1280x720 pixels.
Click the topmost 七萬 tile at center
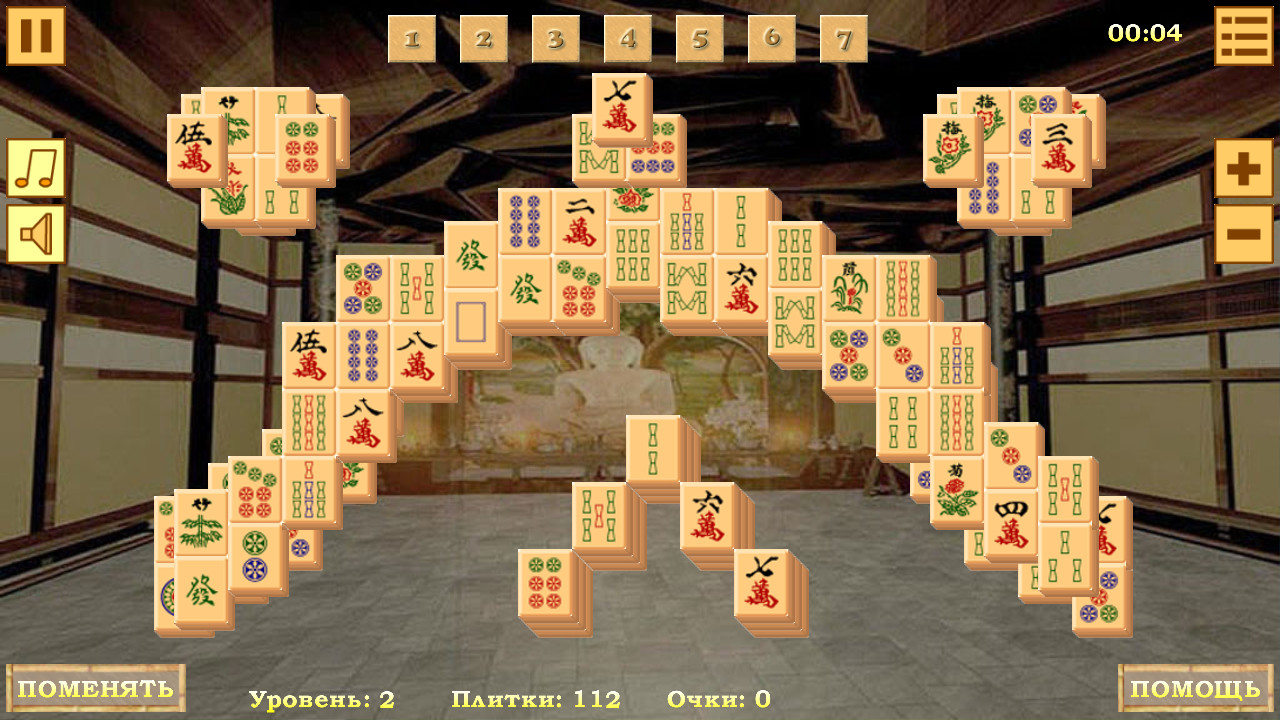tap(621, 105)
